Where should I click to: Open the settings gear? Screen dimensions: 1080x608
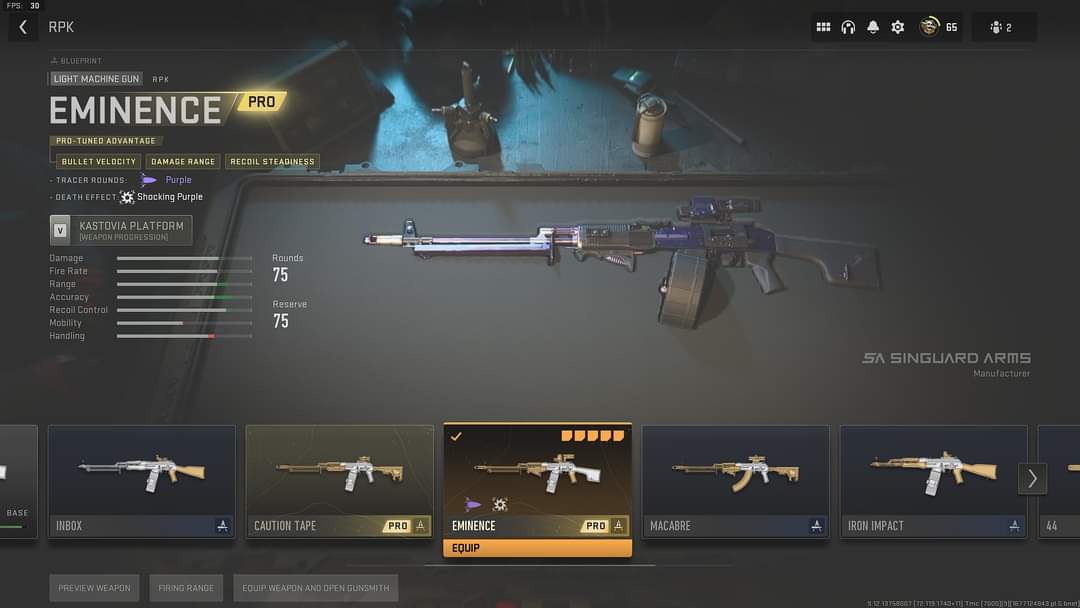(898, 27)
